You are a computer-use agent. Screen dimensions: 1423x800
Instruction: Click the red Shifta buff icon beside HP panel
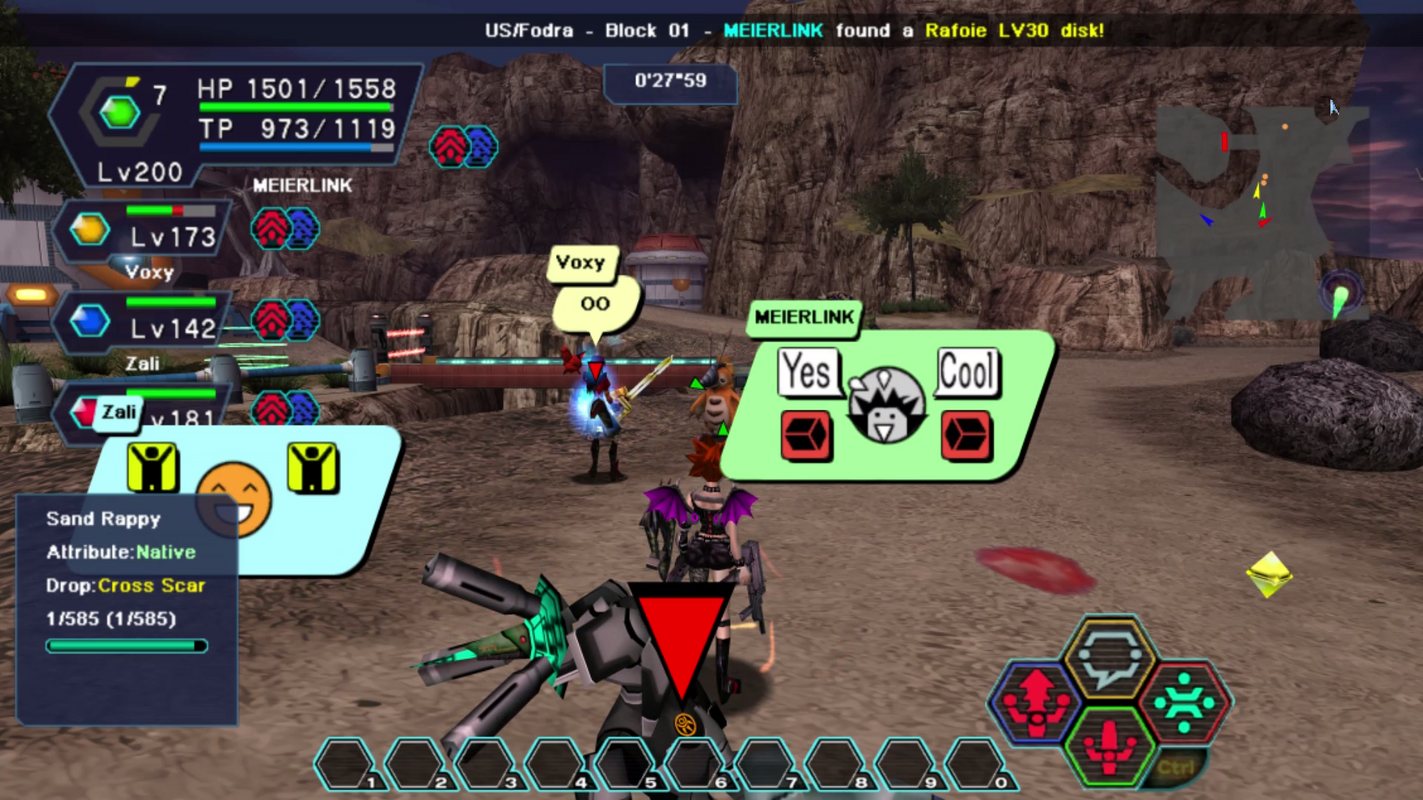449,147
